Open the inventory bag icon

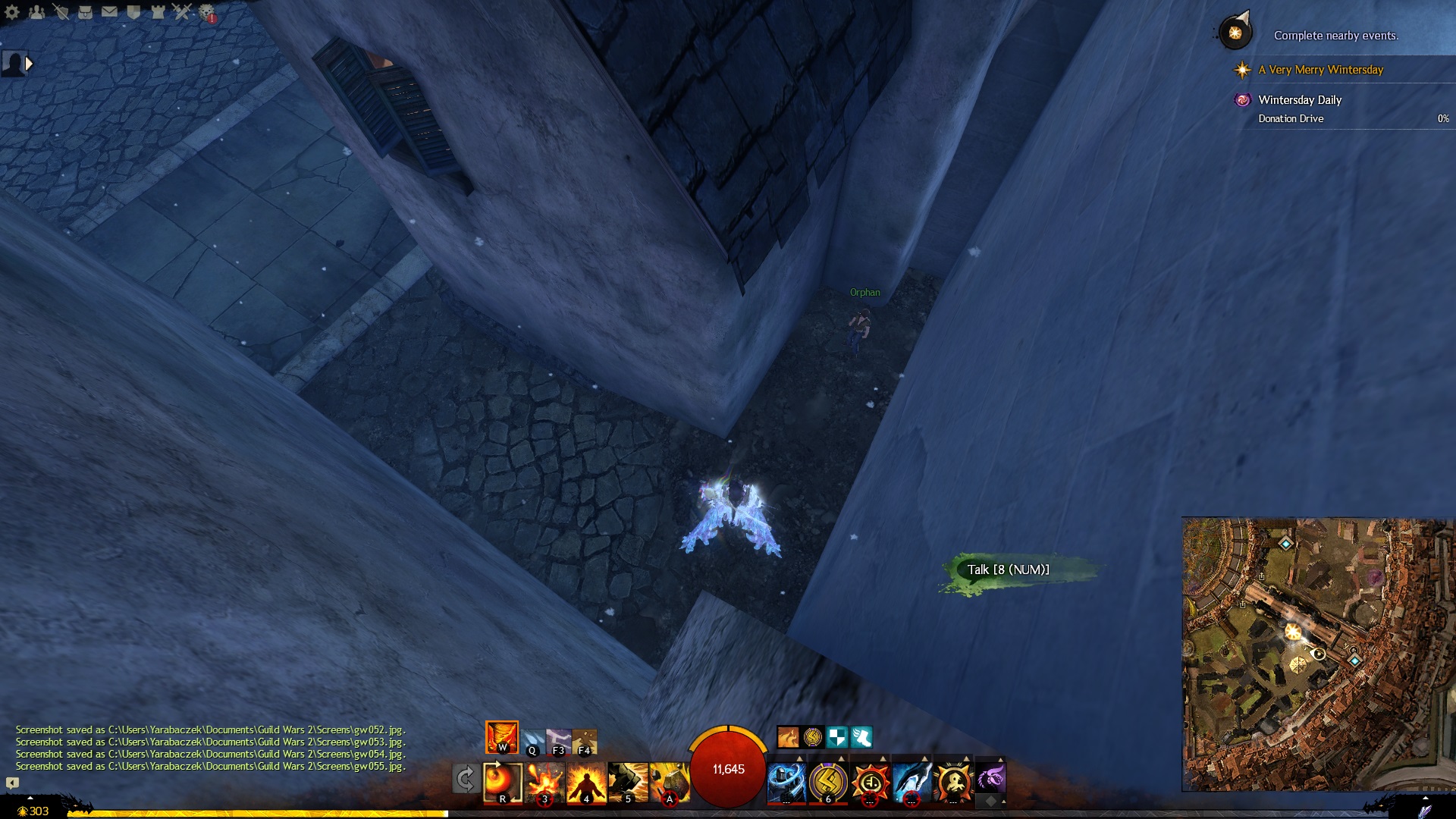click(85, 11)
